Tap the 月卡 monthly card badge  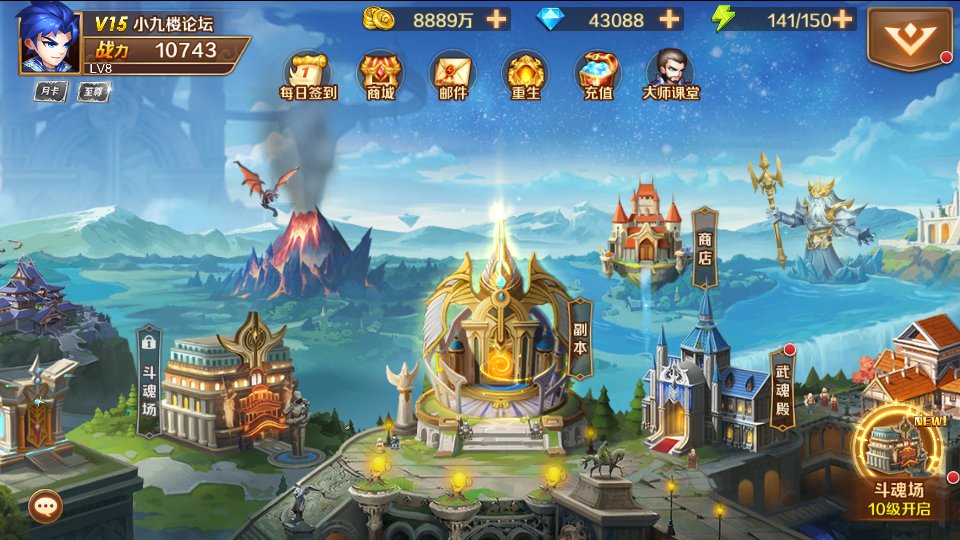click(x=49, y=91)
